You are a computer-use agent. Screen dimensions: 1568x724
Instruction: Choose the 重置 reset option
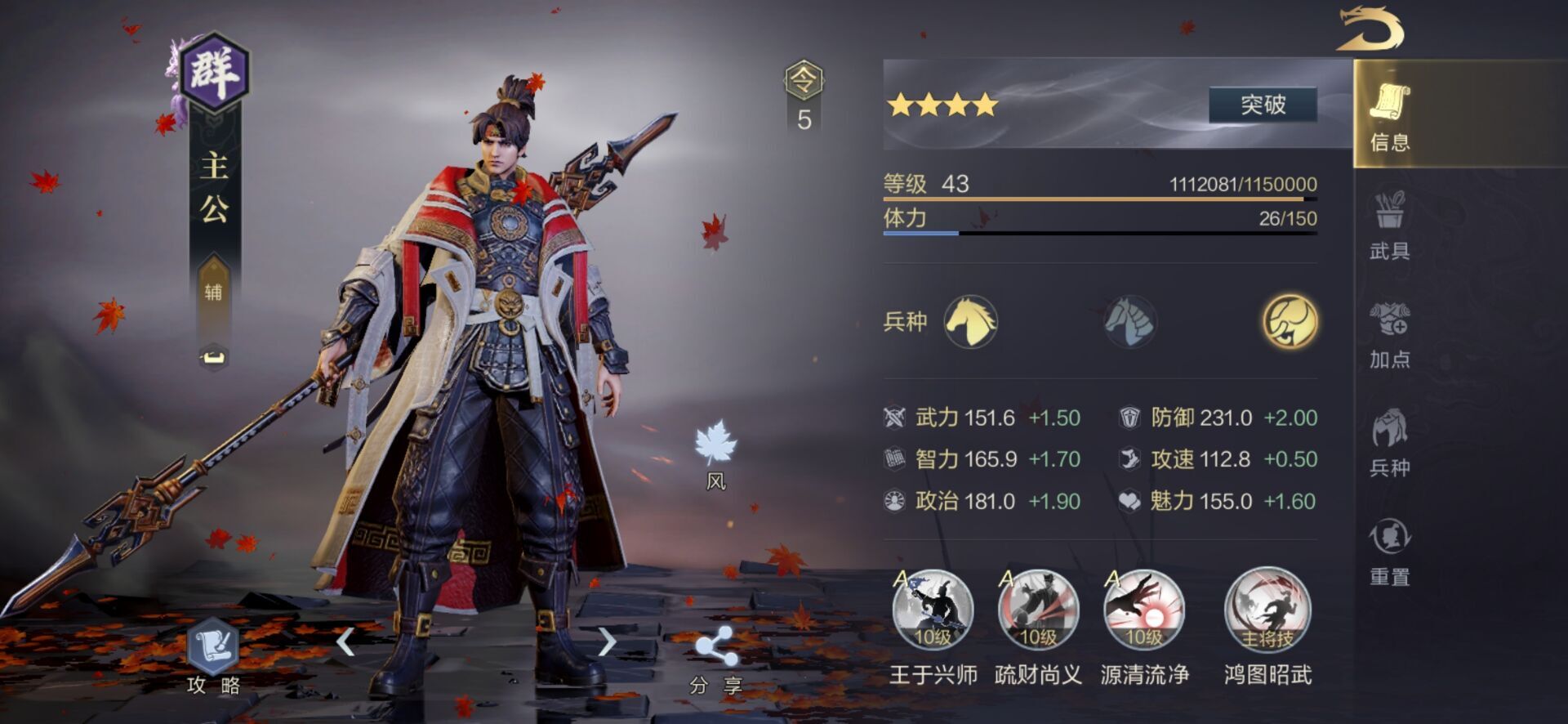click(1389, 551)
